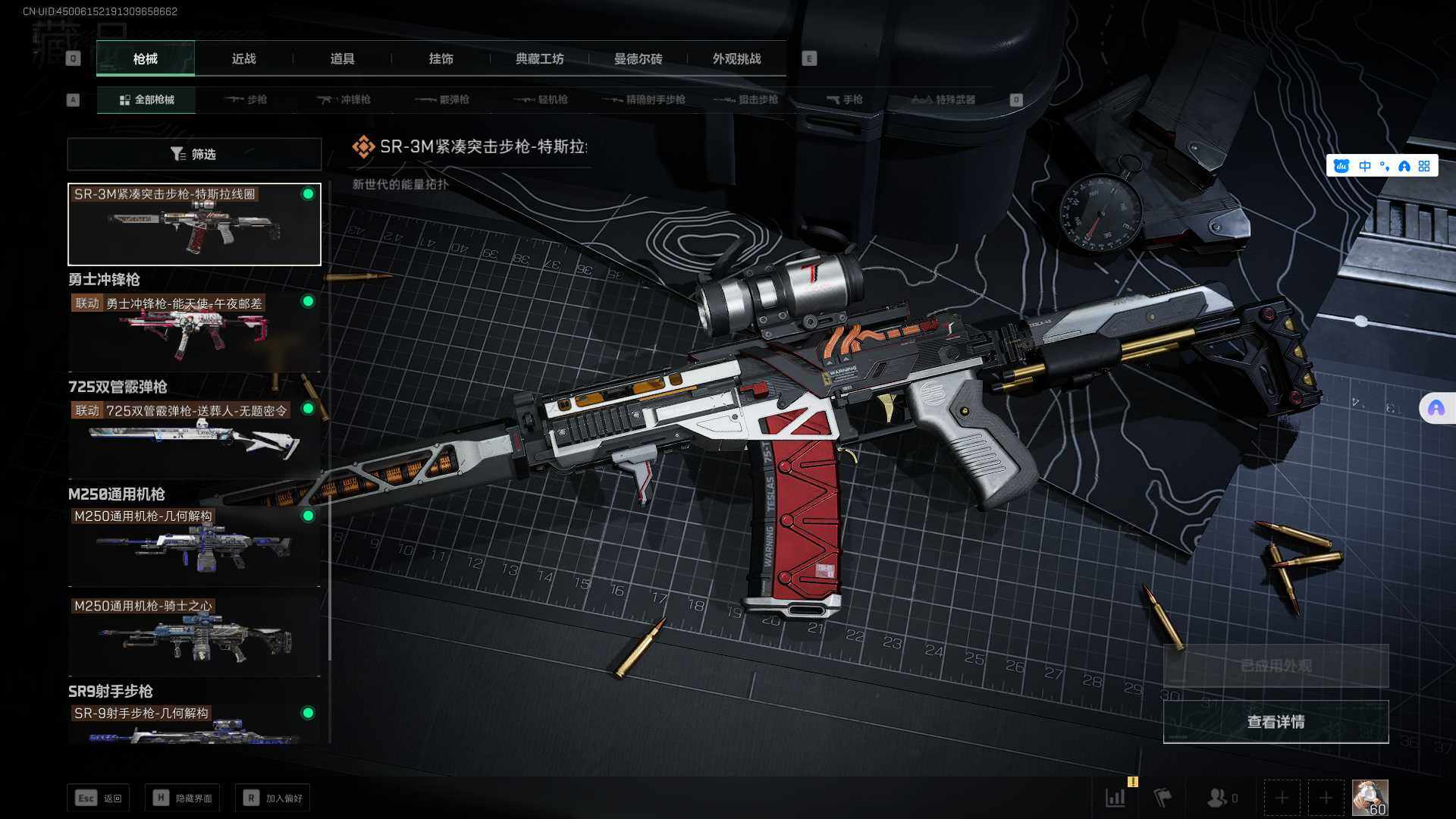Open the player avatar profile icon
1456x819 pixels.
1370,798
